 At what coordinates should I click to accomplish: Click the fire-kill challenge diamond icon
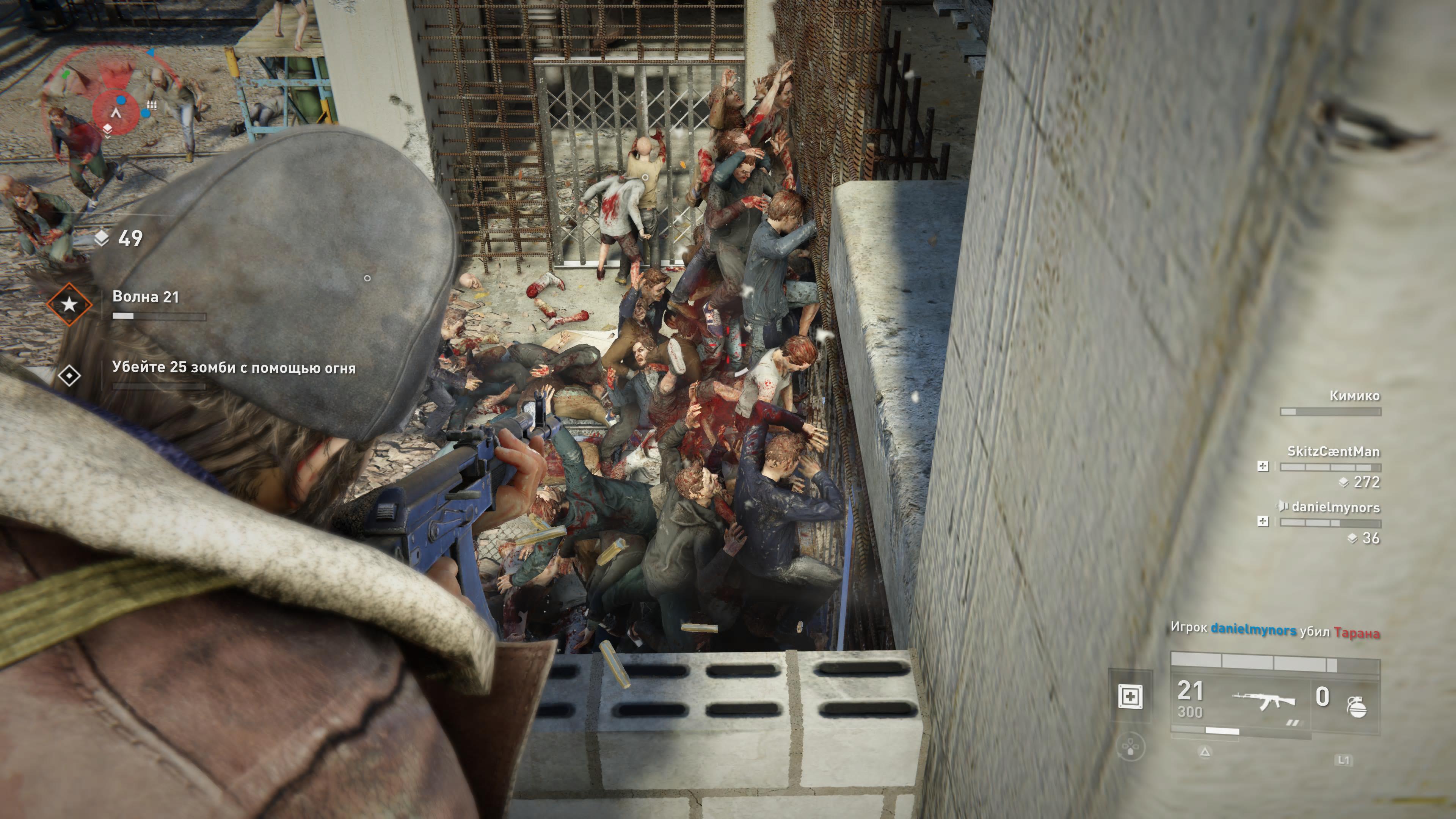[x=69, y=375]
